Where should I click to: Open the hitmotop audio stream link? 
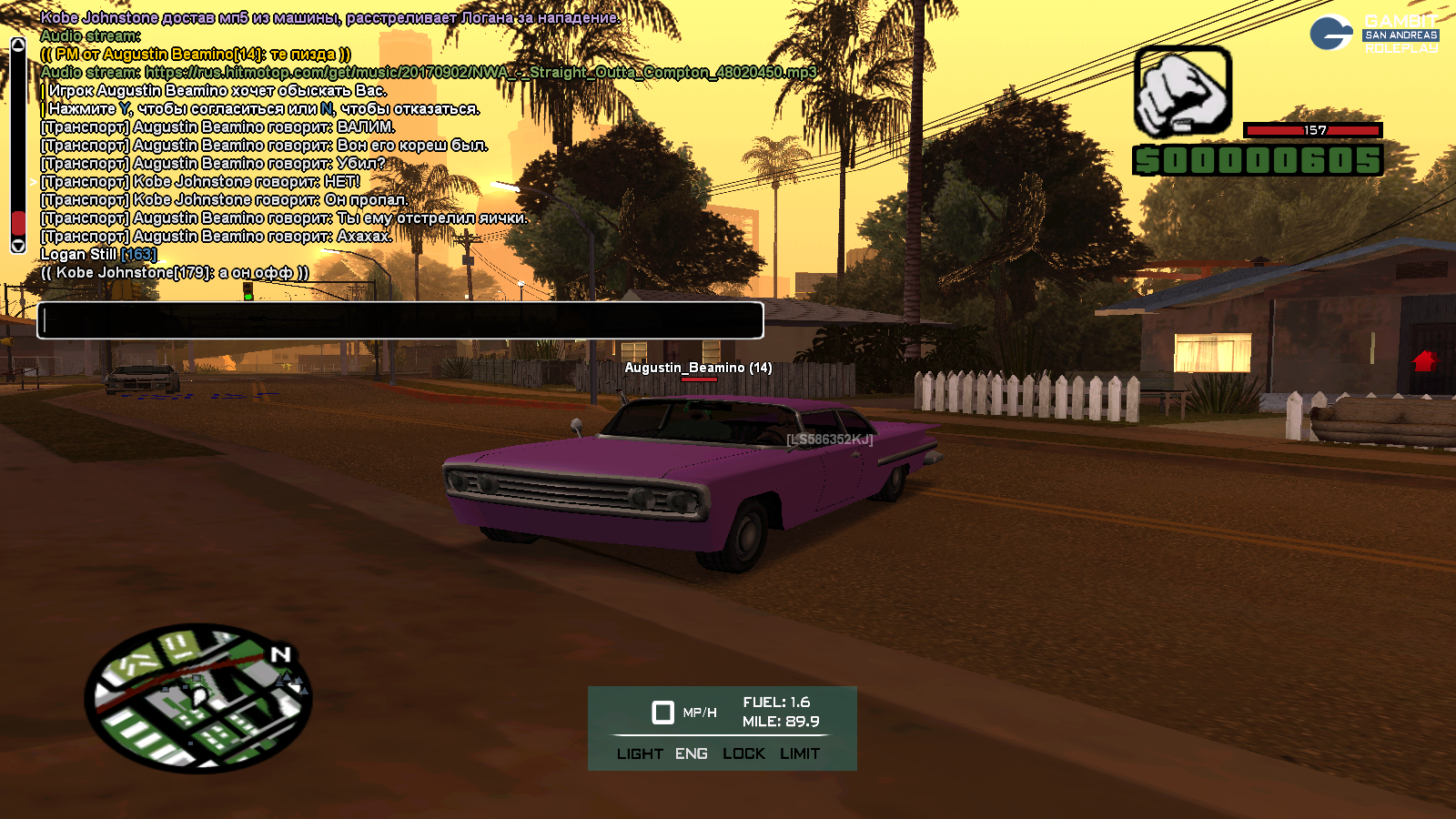coord(480,72)
